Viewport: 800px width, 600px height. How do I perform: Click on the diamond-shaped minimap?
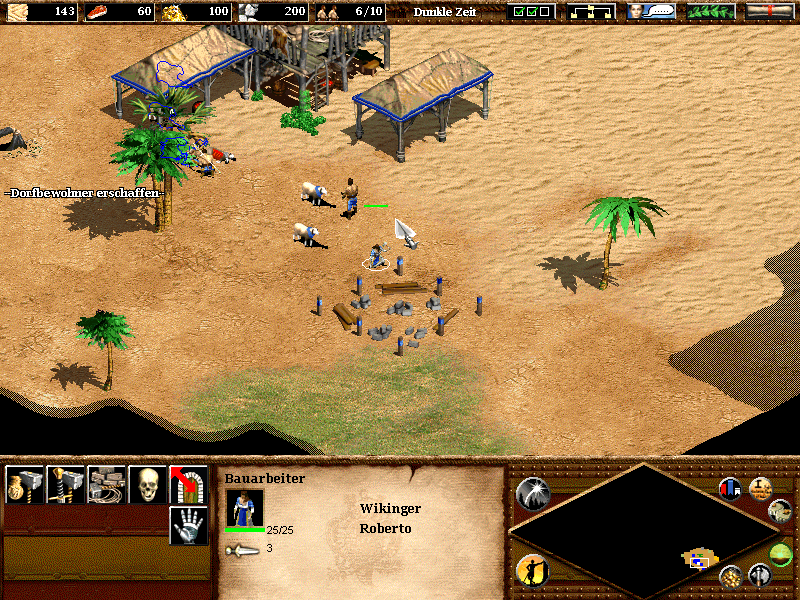pyautogui.click(x=642, y=530)
